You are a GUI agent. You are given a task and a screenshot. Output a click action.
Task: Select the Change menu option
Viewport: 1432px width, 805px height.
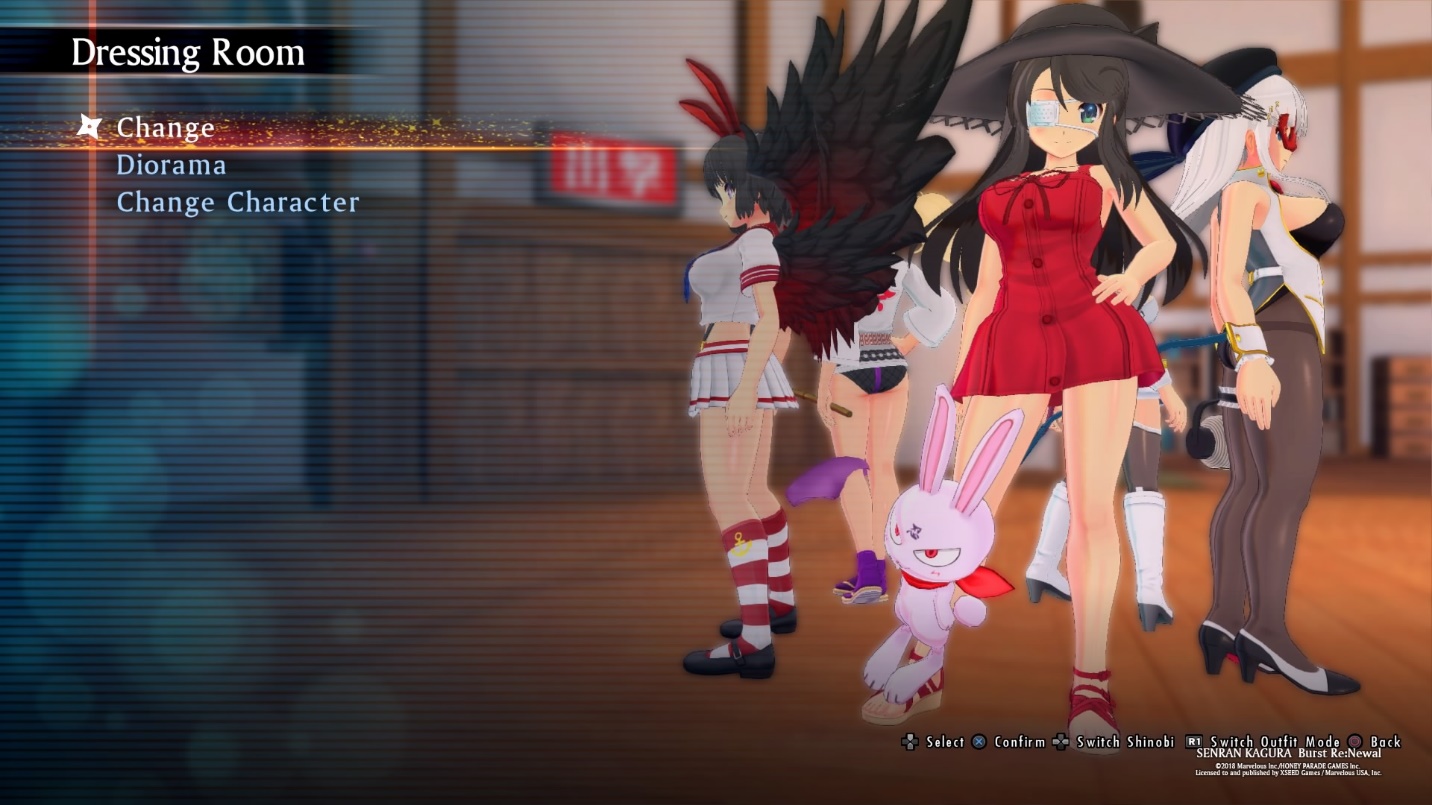166,128
